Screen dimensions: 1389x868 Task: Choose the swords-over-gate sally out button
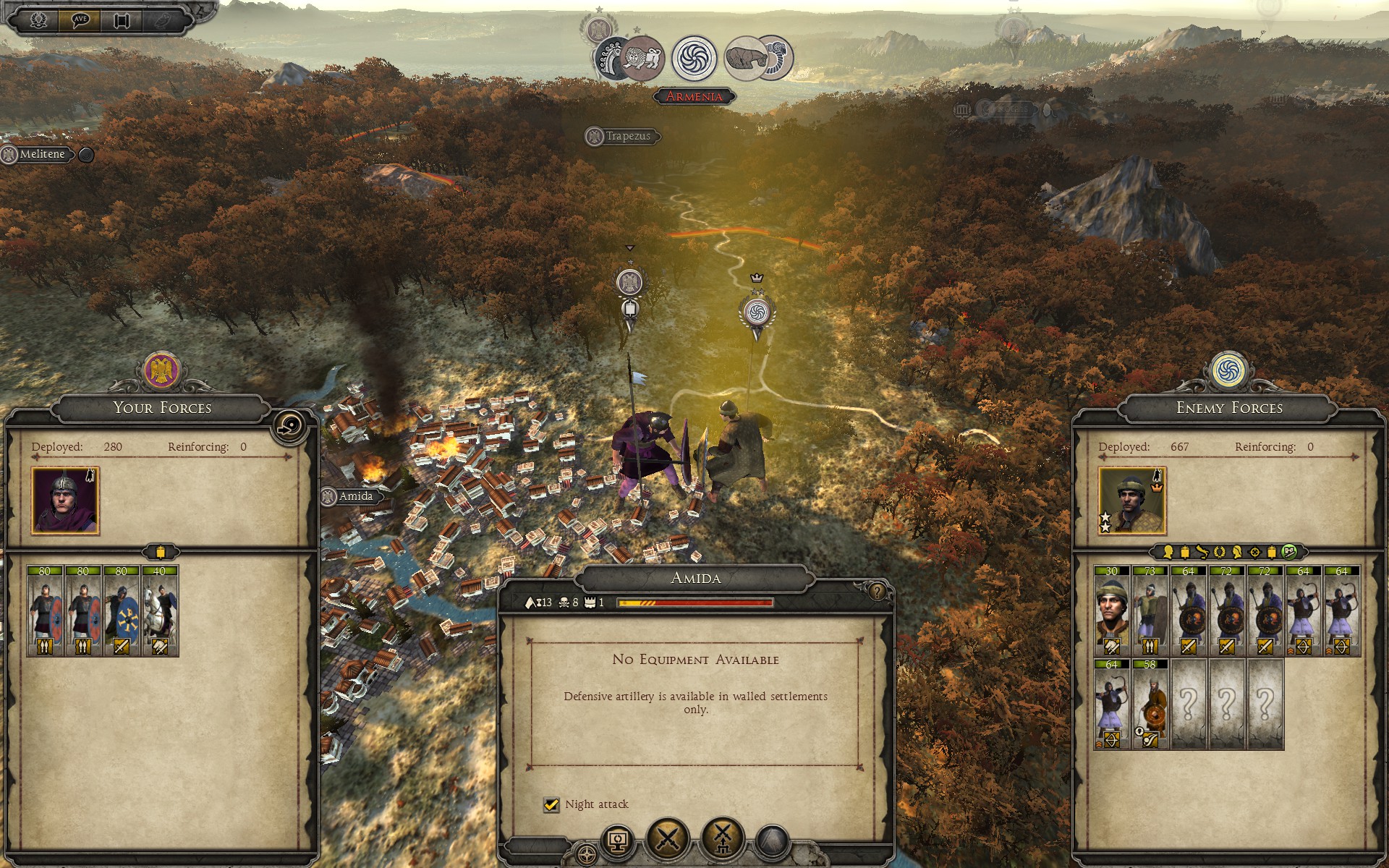[x=722, y=839]
